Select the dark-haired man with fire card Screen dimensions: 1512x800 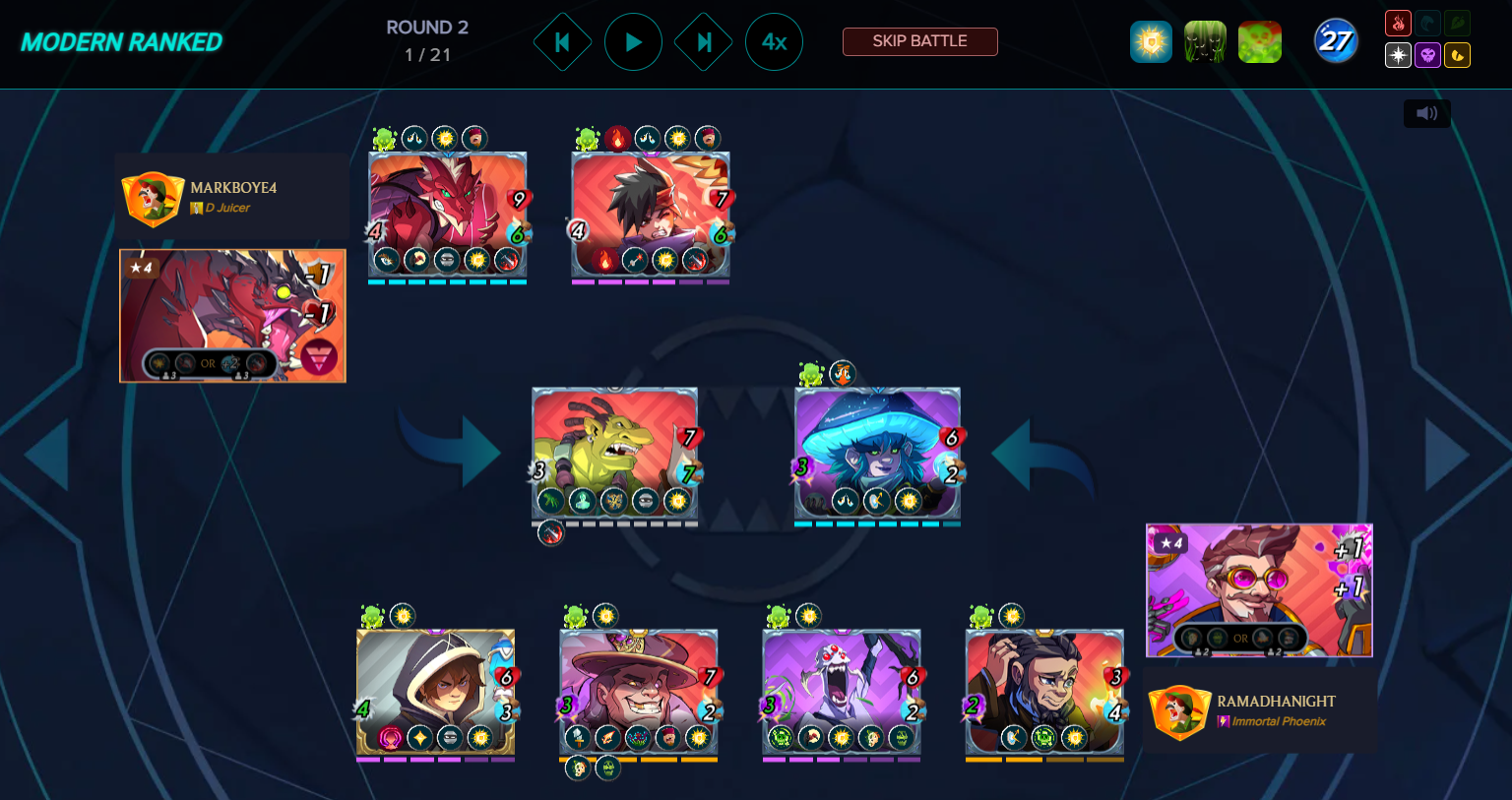click(x=1044, y=689)
